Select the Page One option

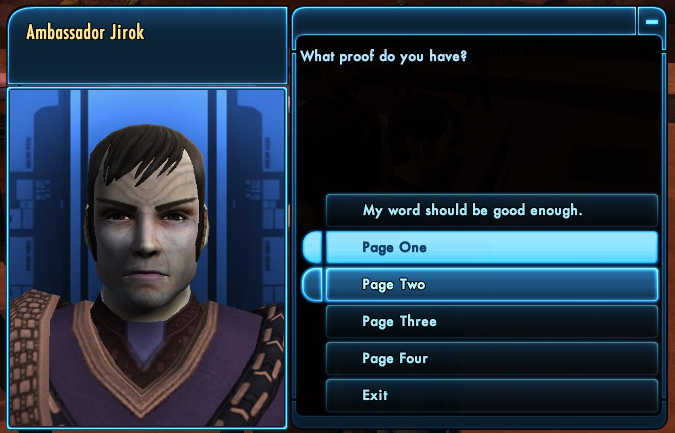(x=491, y=247)
